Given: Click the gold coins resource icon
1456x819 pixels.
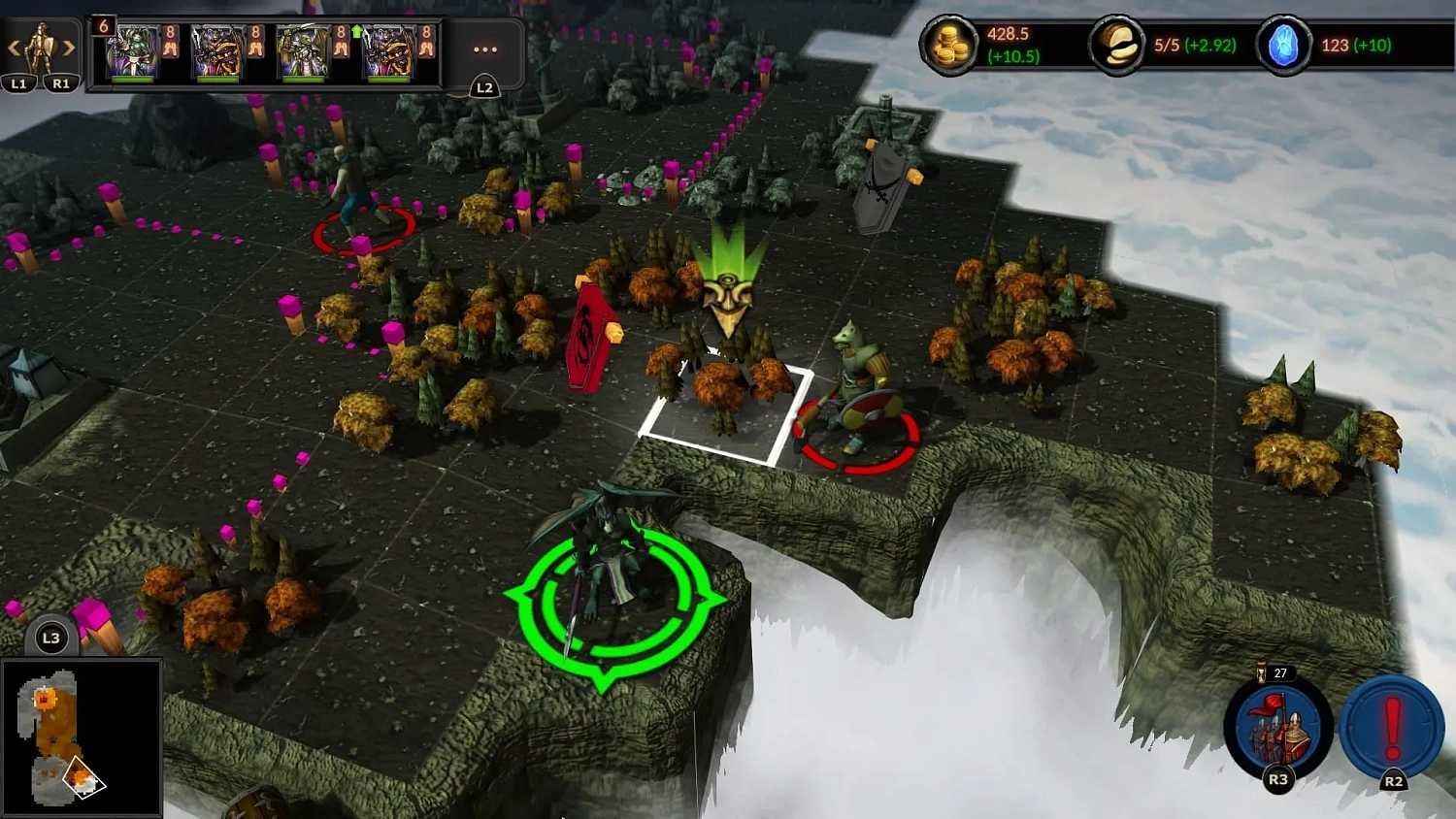Looking at the screenshot, I should pos(951,44).
